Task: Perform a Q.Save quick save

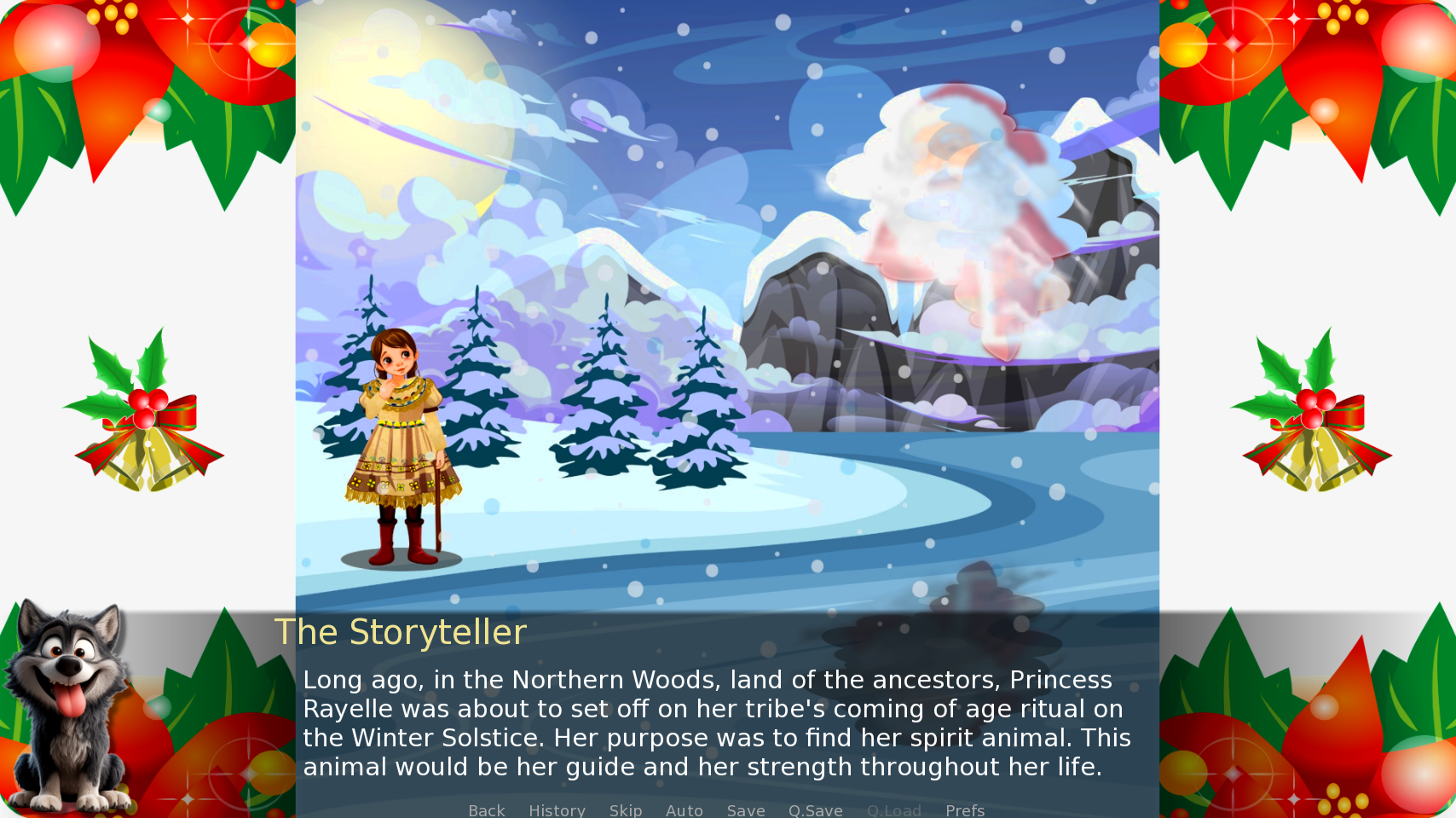Action: pos(815,810)
